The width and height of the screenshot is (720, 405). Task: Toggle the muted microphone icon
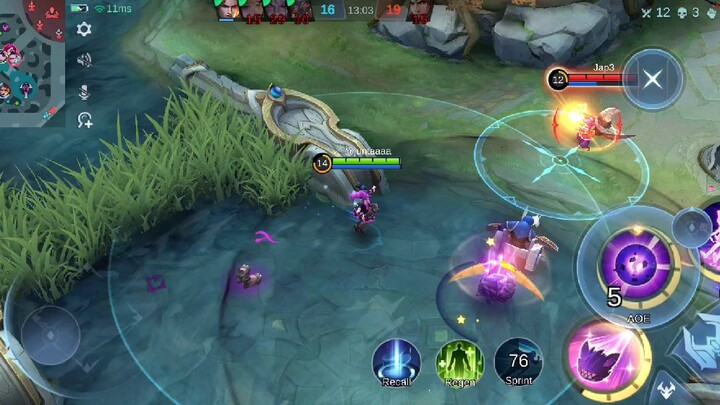pyautogui.click(x=84, y=91)
